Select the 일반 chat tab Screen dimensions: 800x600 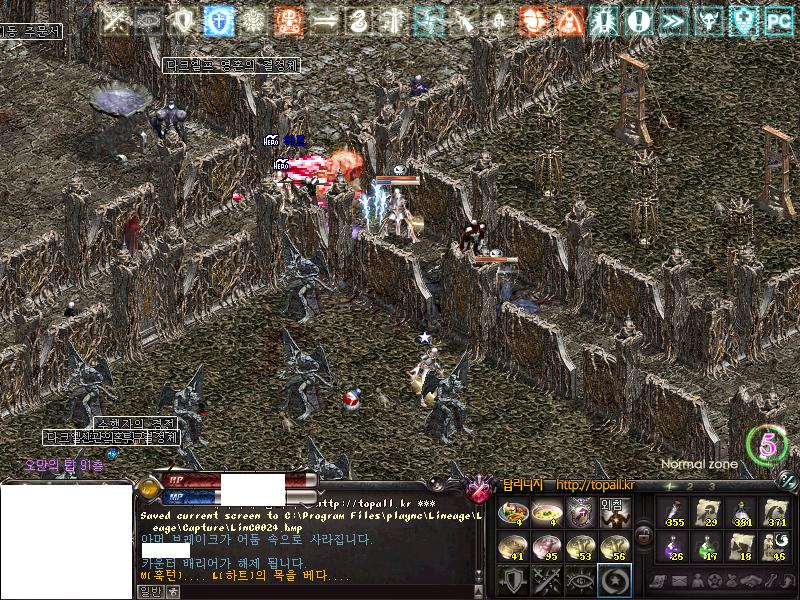(x=148, y=592)
